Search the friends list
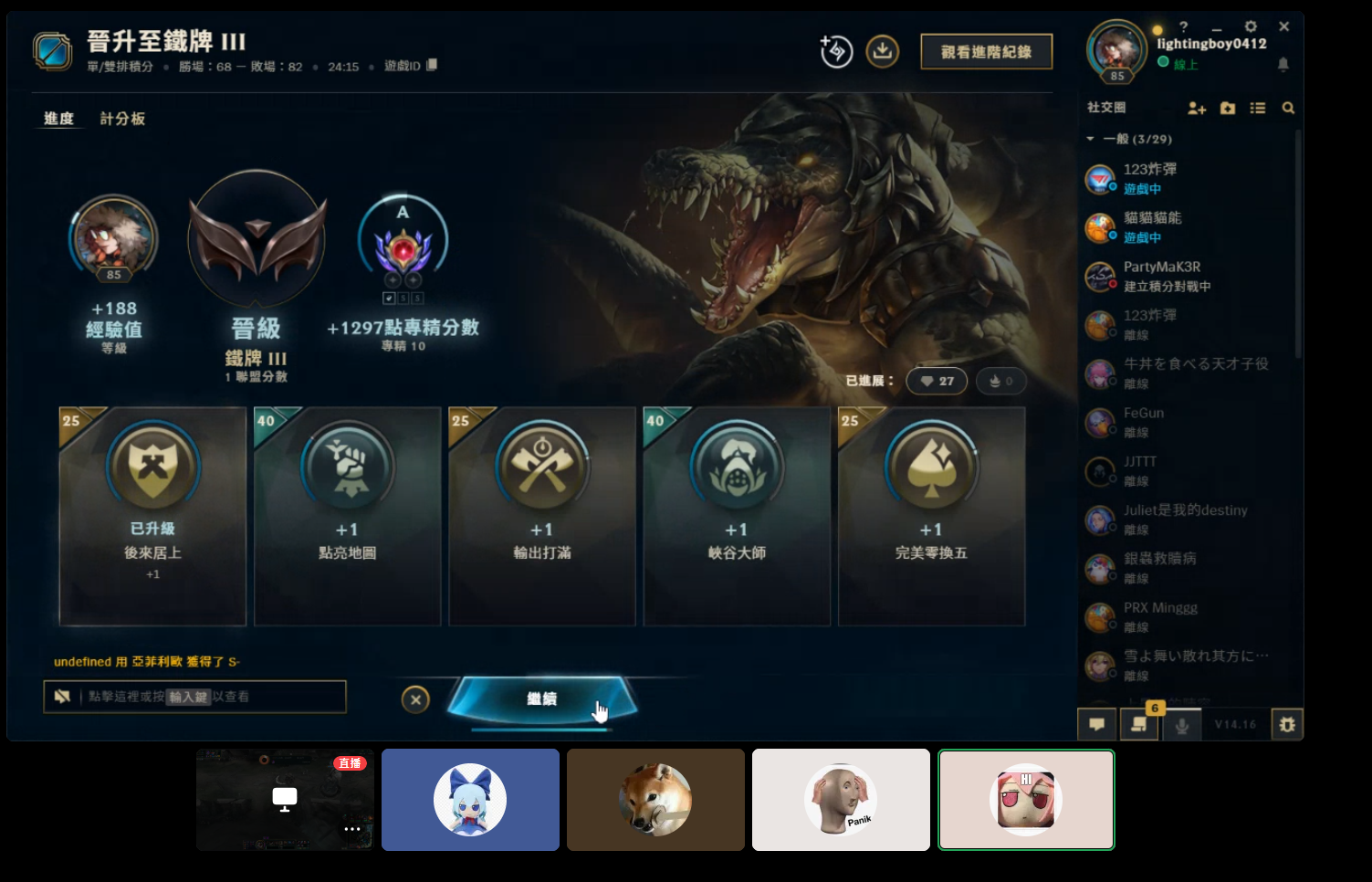 pos(1288,108)
